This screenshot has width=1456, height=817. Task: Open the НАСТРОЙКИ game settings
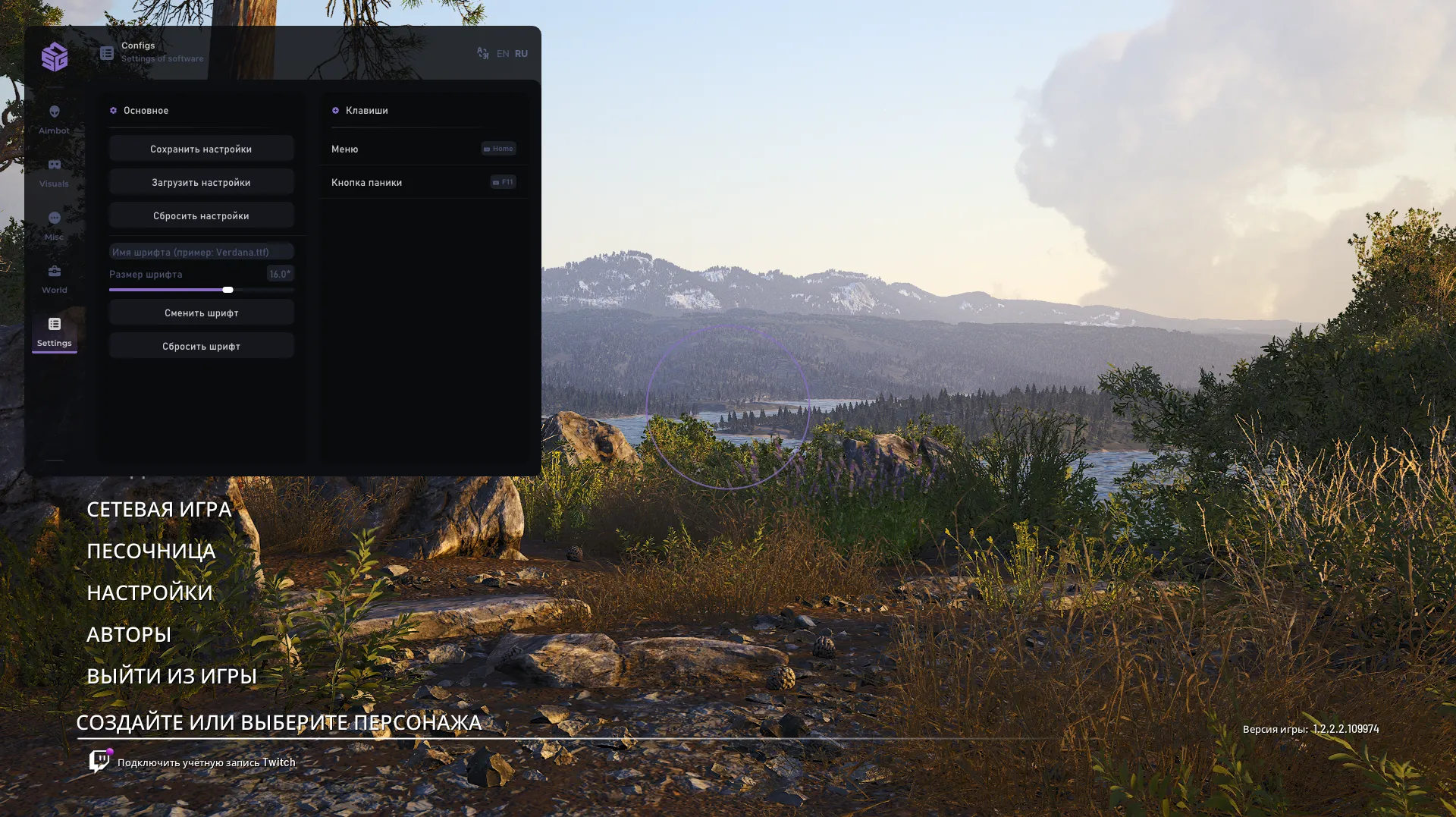click(149, 593)
